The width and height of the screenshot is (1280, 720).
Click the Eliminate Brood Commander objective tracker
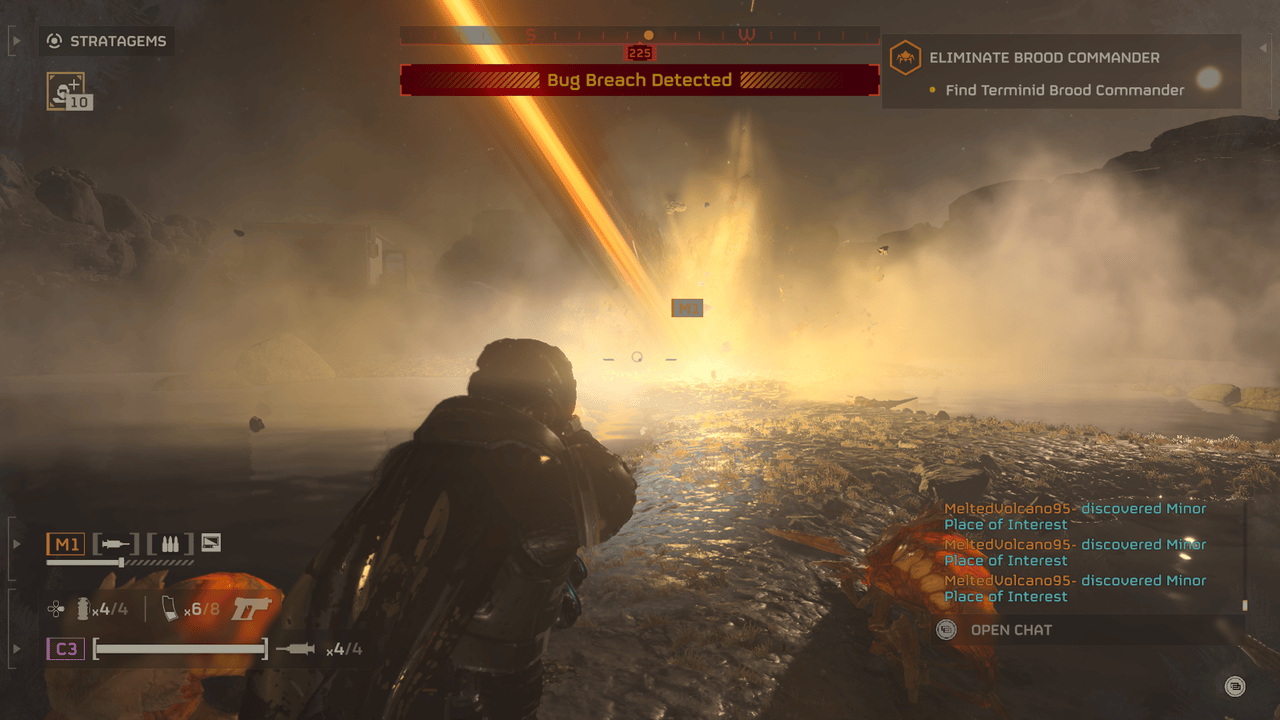coord(1060,73)
